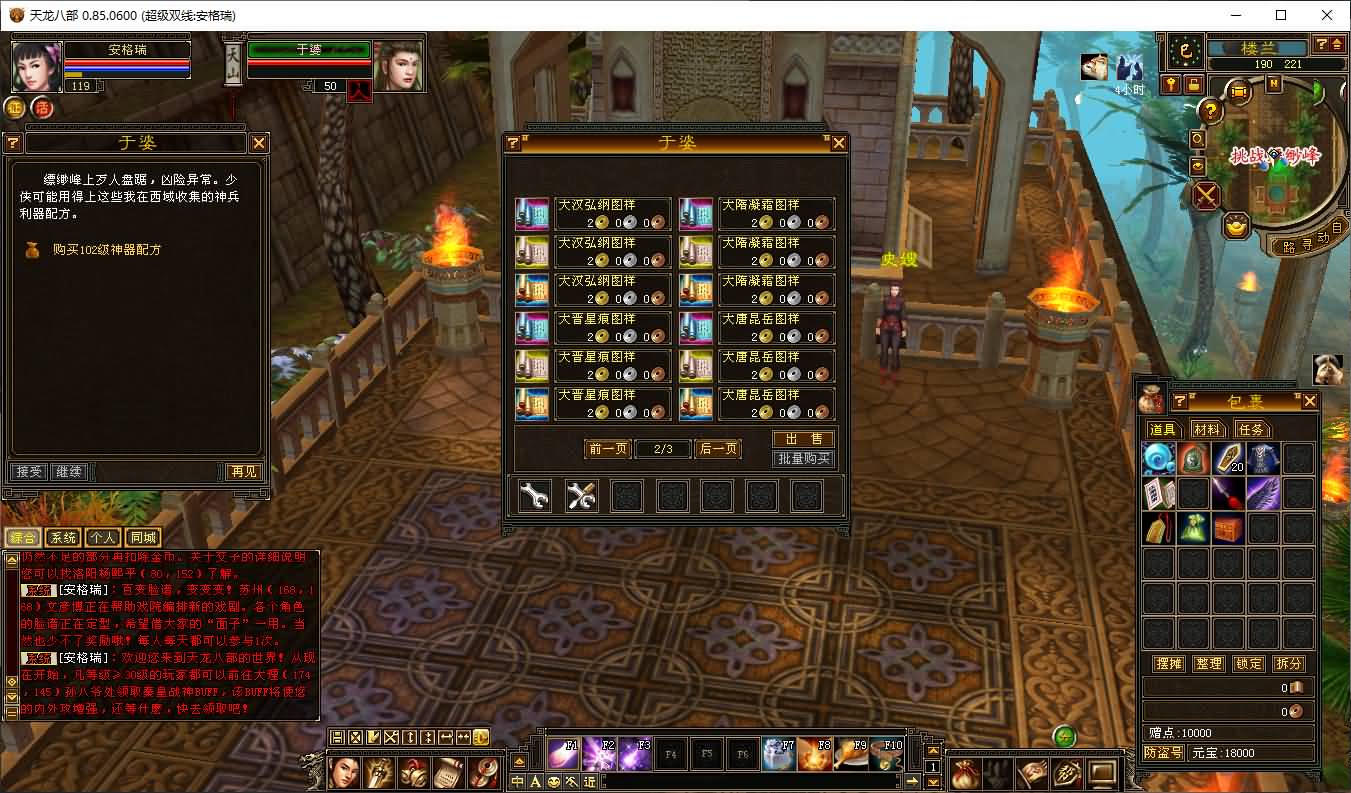1351x793 pixels.
Task: Choose the 购买102级神器配方 dialogue option
Action: (107, 250)
